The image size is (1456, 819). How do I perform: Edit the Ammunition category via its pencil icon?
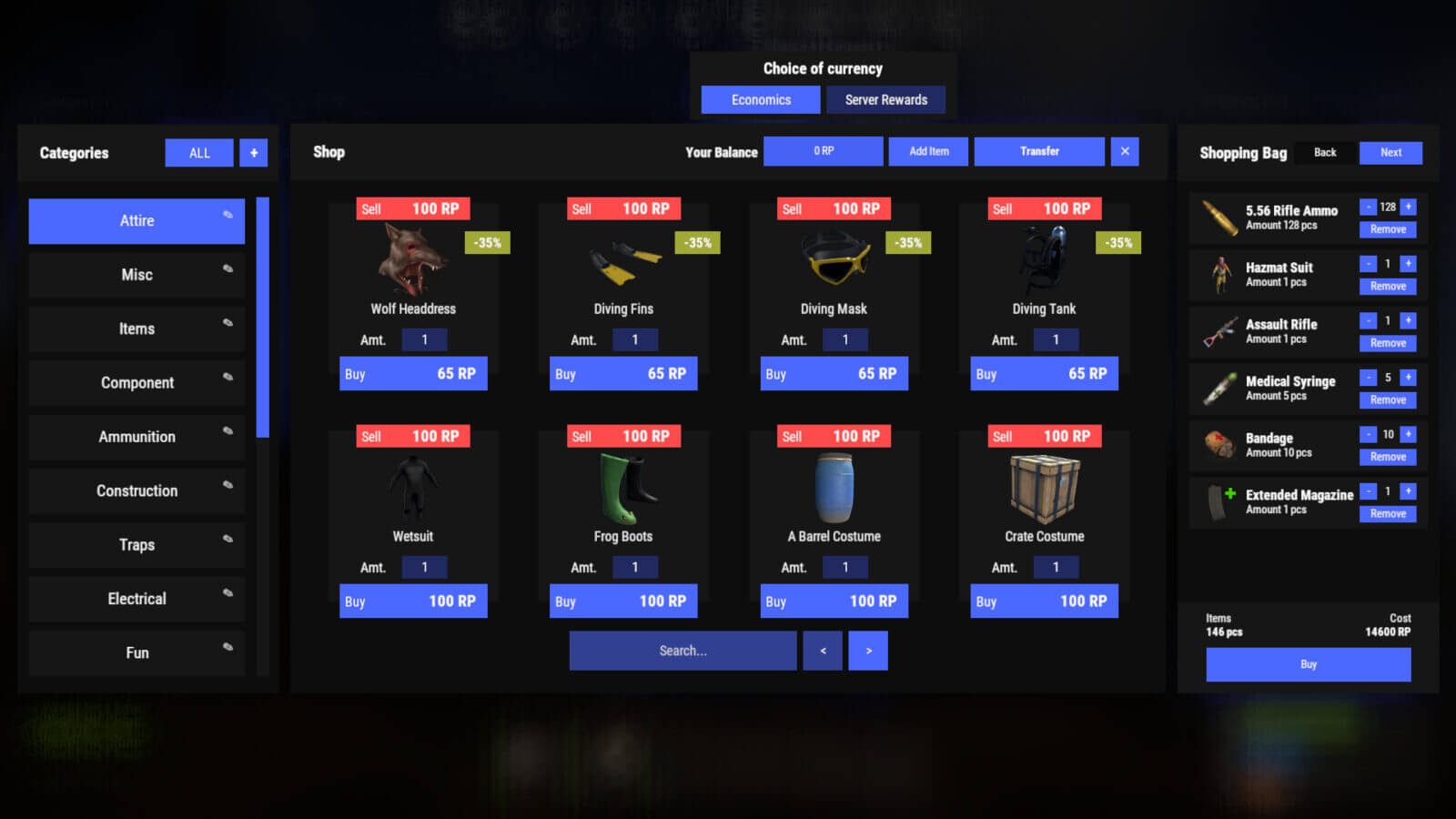pos(227,430)
